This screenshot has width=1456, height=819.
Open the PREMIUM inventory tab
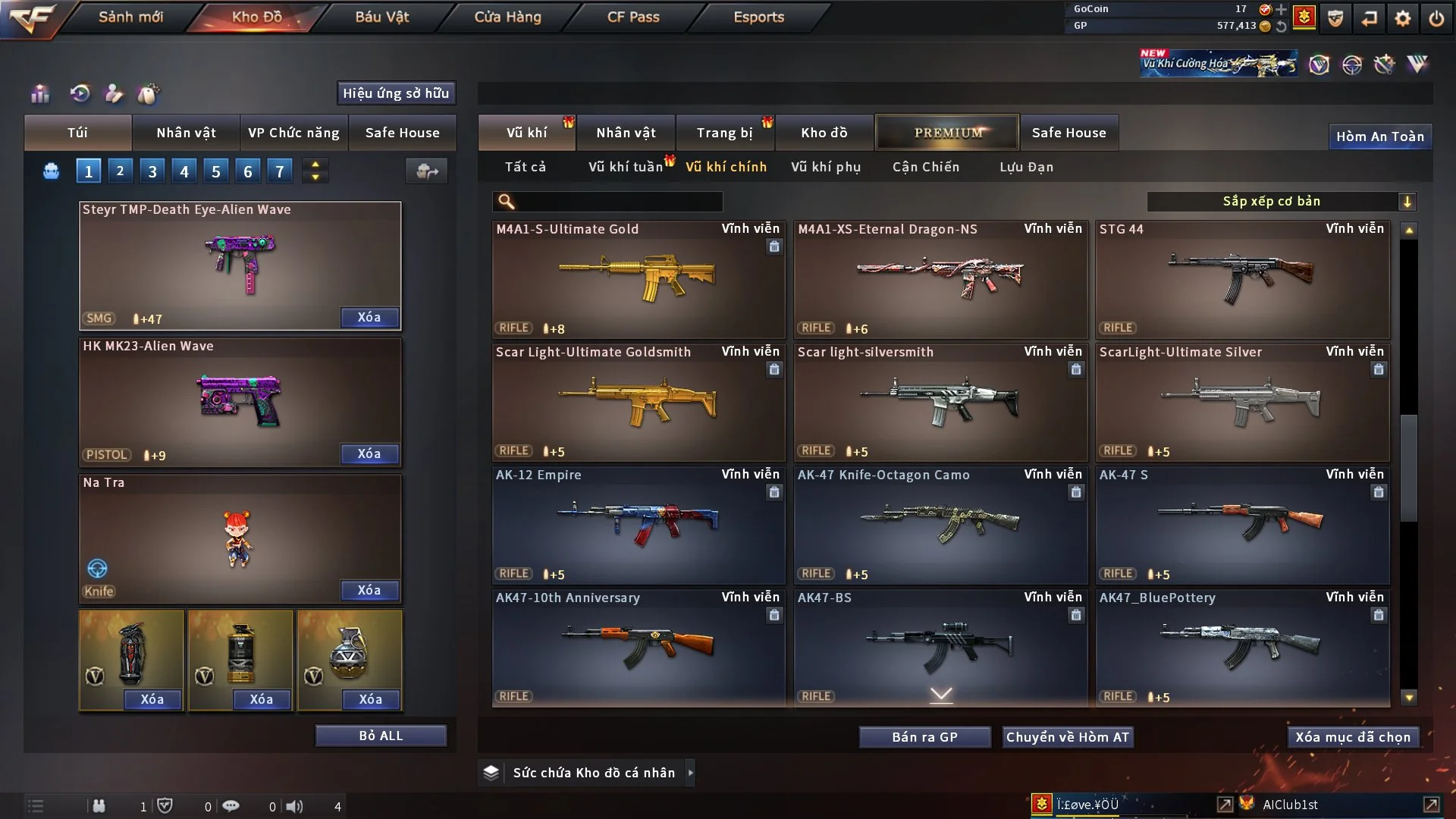(947, 133)
